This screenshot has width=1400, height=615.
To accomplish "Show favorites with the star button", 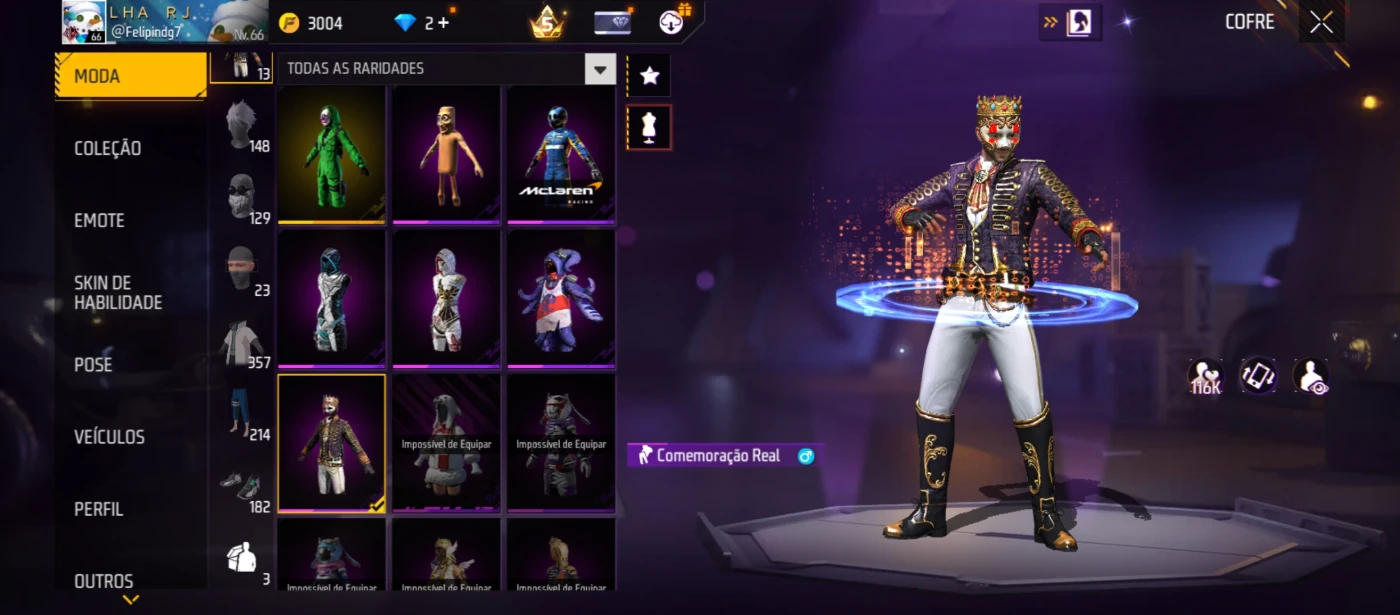I will (649, 75).
